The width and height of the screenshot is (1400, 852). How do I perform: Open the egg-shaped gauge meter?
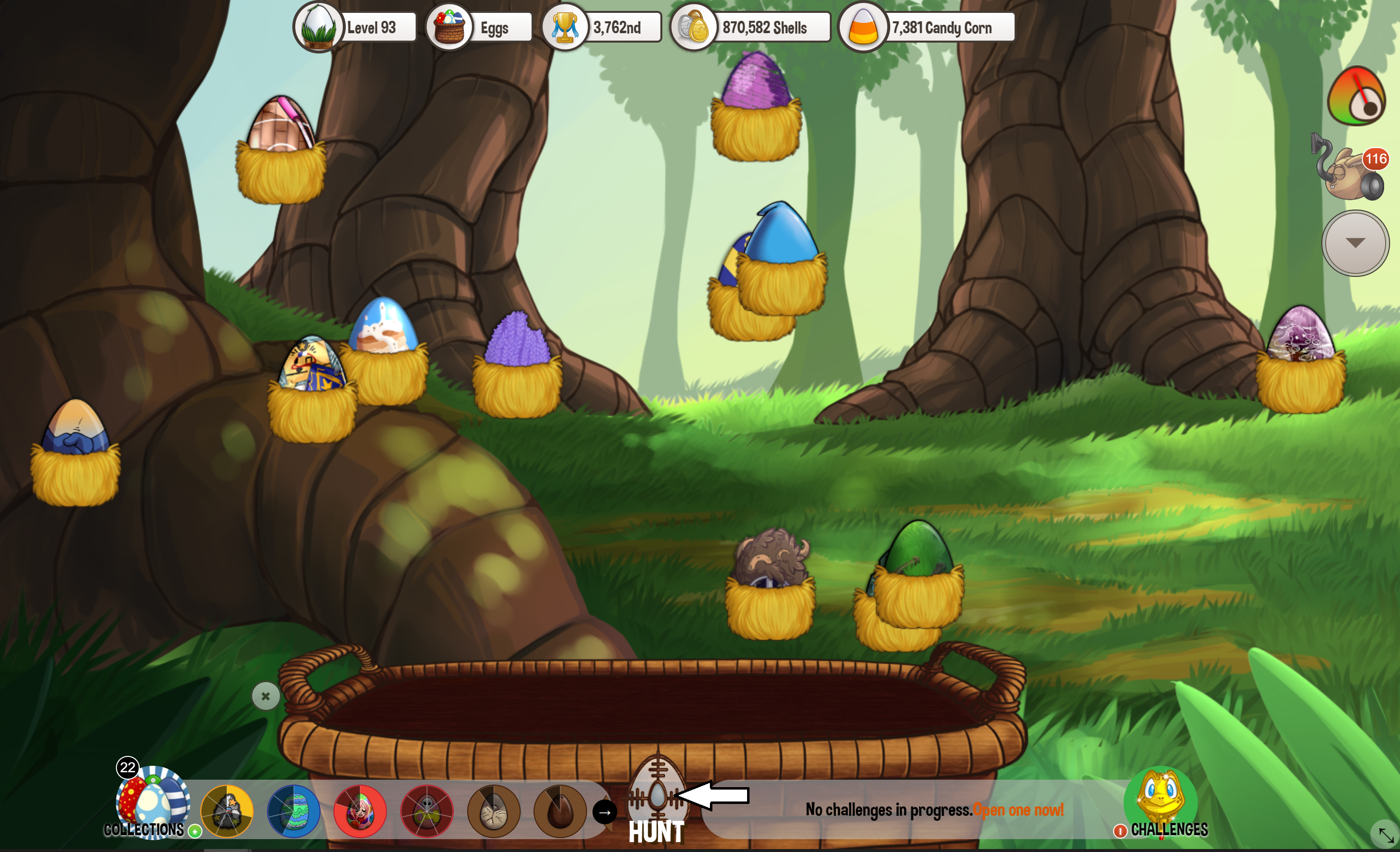[1356, 97]
